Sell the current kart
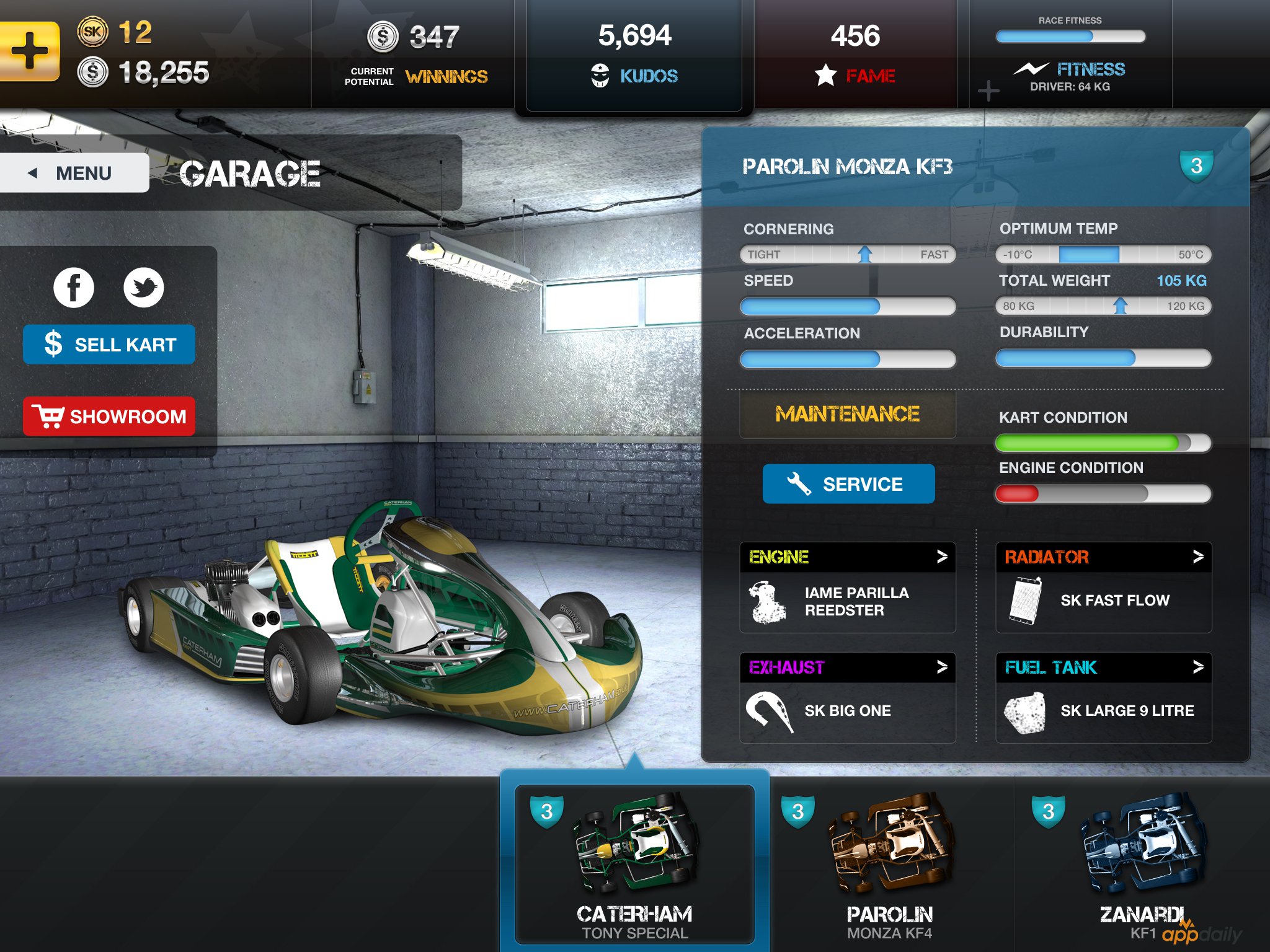 pos(109,345)
